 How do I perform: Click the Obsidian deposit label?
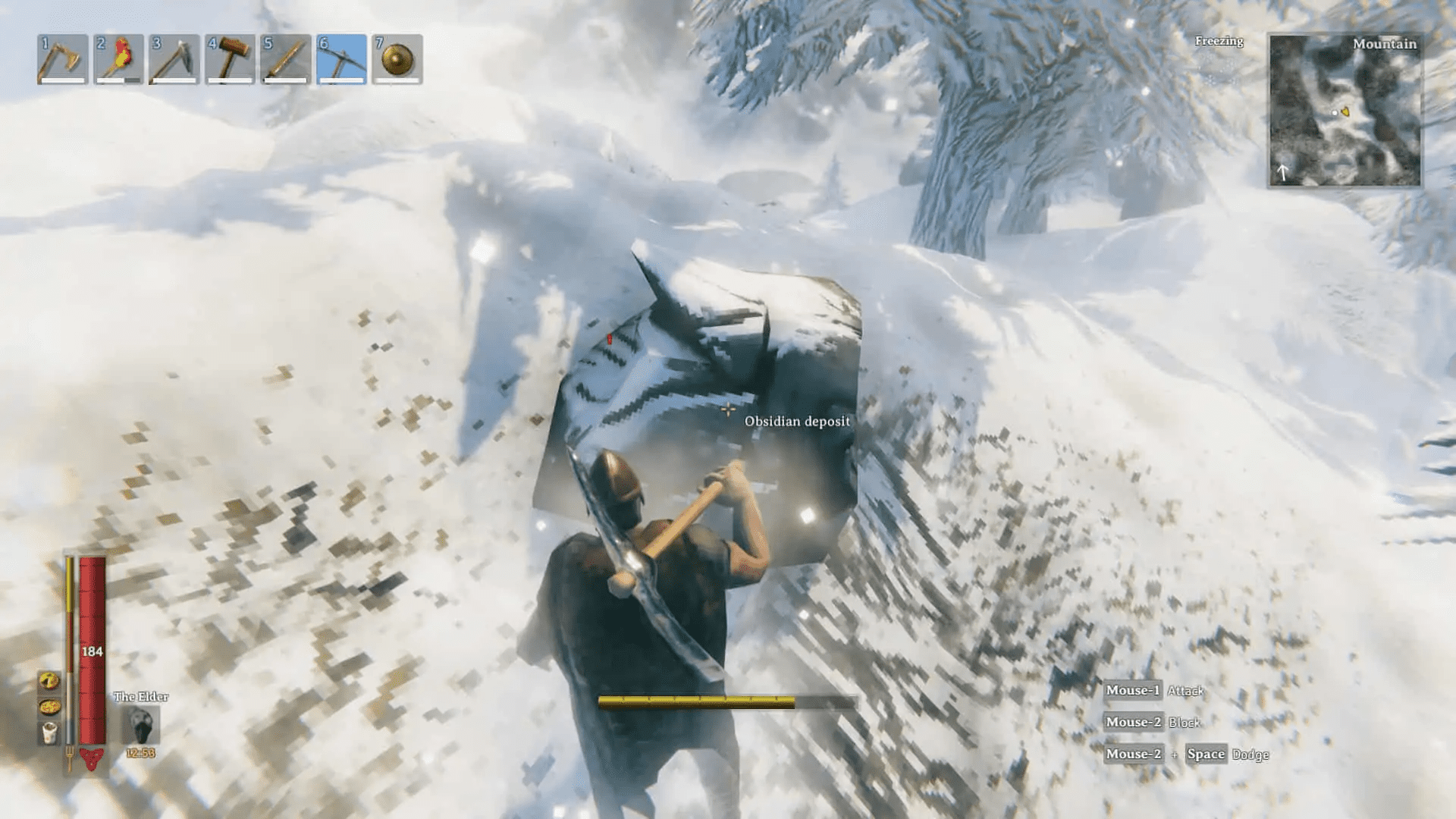pos(797,421)
